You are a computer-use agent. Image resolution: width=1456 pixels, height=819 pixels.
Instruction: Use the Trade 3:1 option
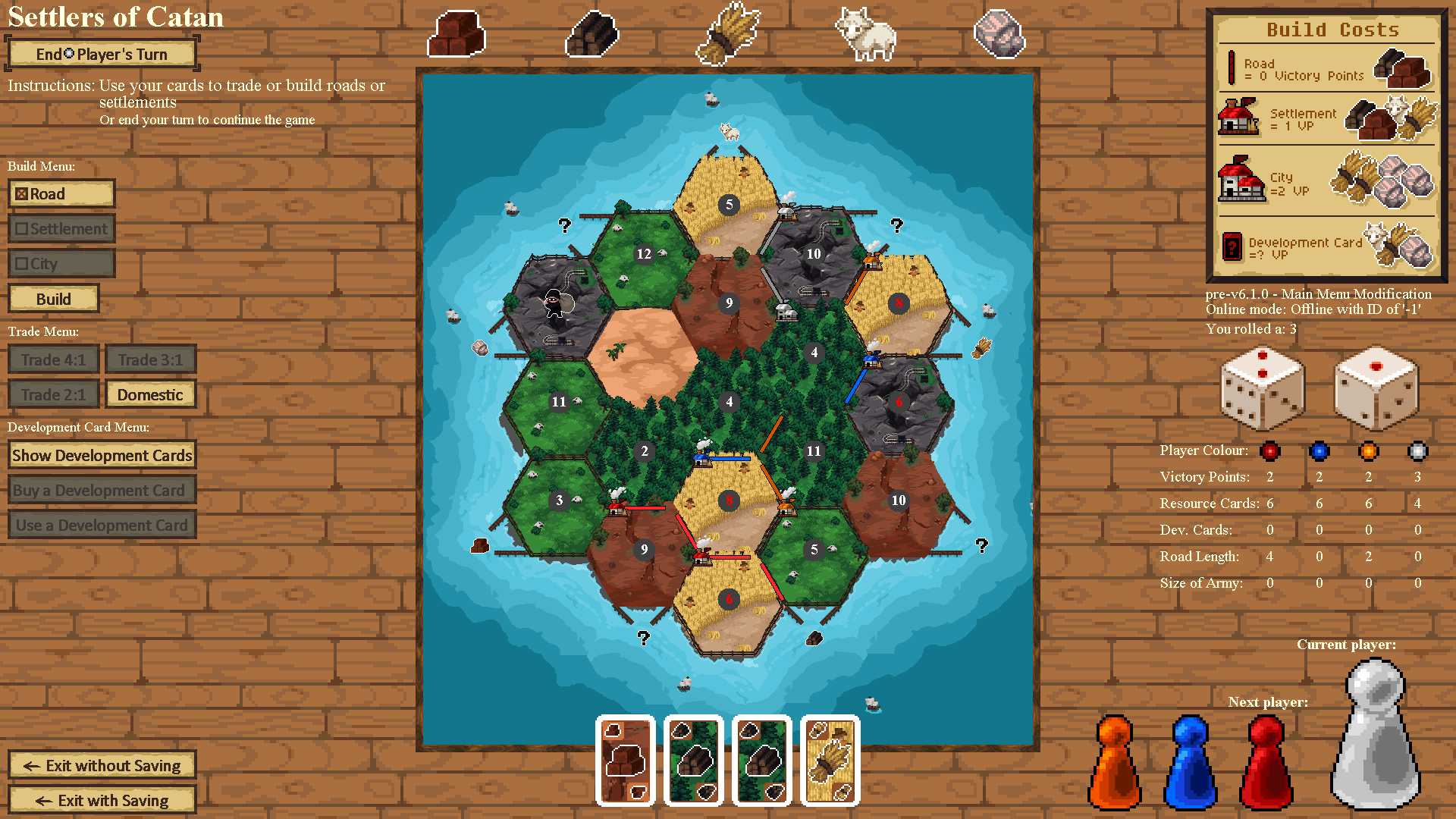[150, 360]
